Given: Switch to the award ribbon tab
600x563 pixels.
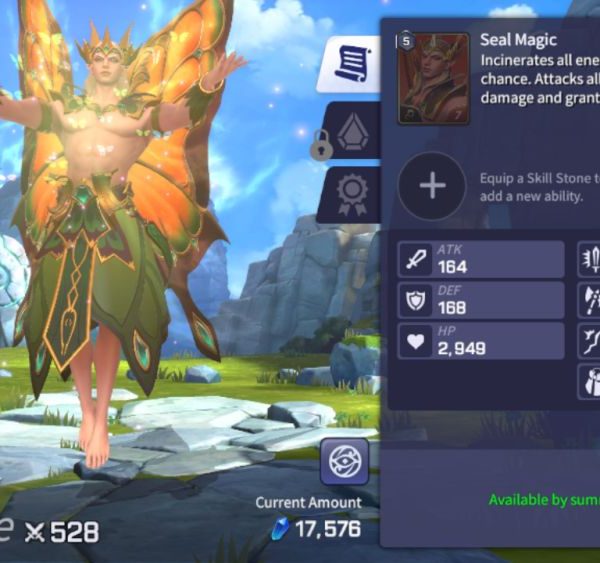Looking at the screenshot, I should [x=350, y=193].
